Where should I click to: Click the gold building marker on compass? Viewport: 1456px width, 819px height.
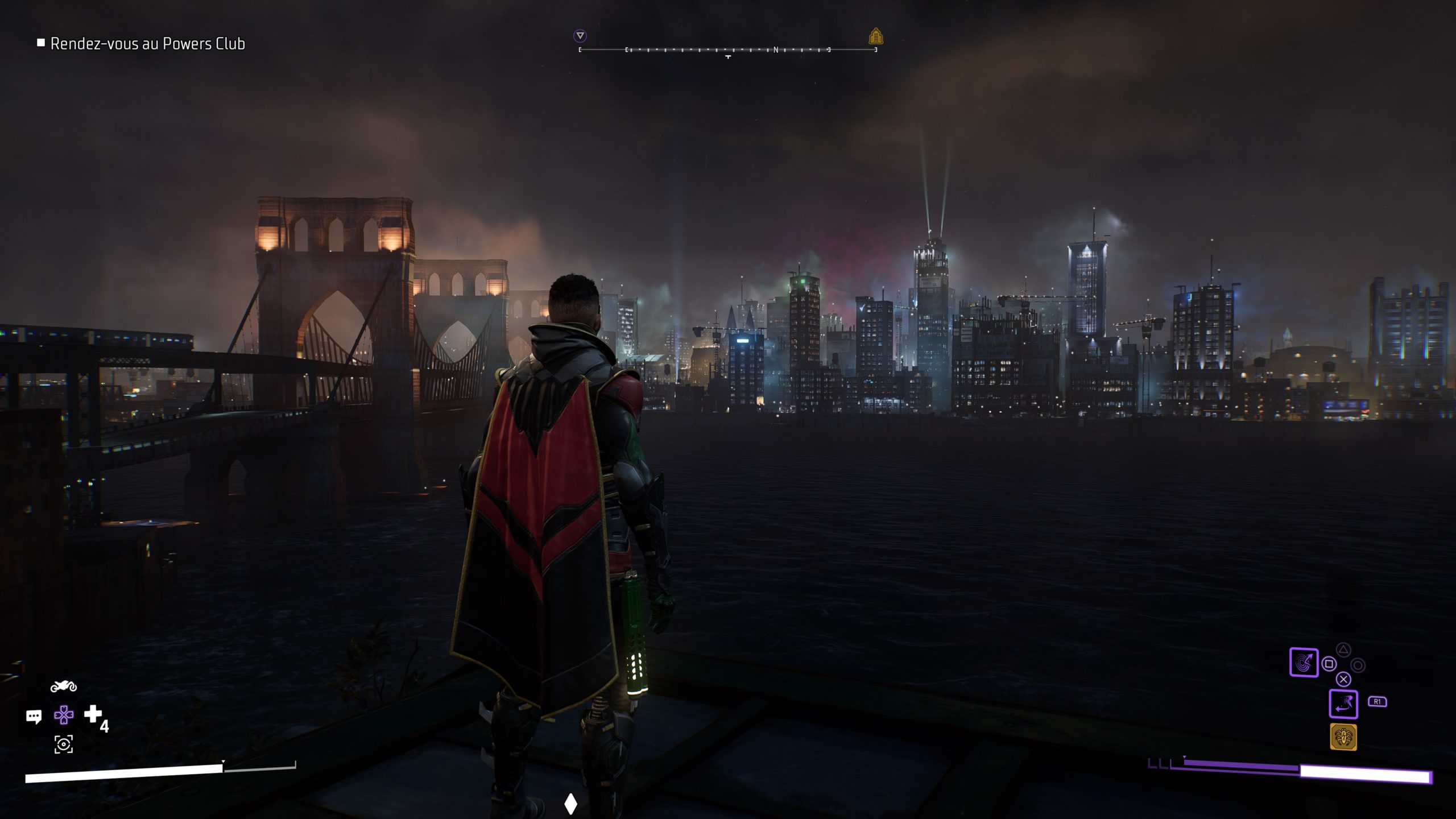(x=876, y=37)
